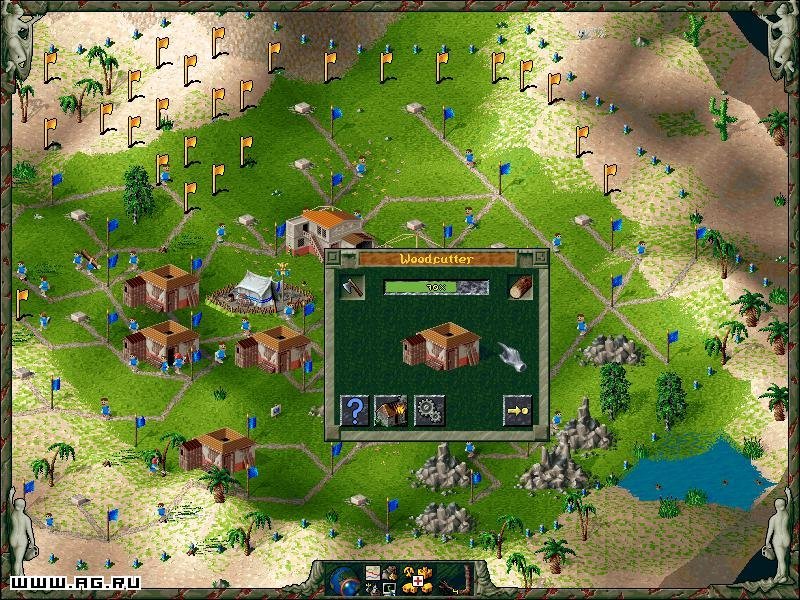800x600 pixels.
Task: Open the crossed hammers build menu
Action: (408, 572)
